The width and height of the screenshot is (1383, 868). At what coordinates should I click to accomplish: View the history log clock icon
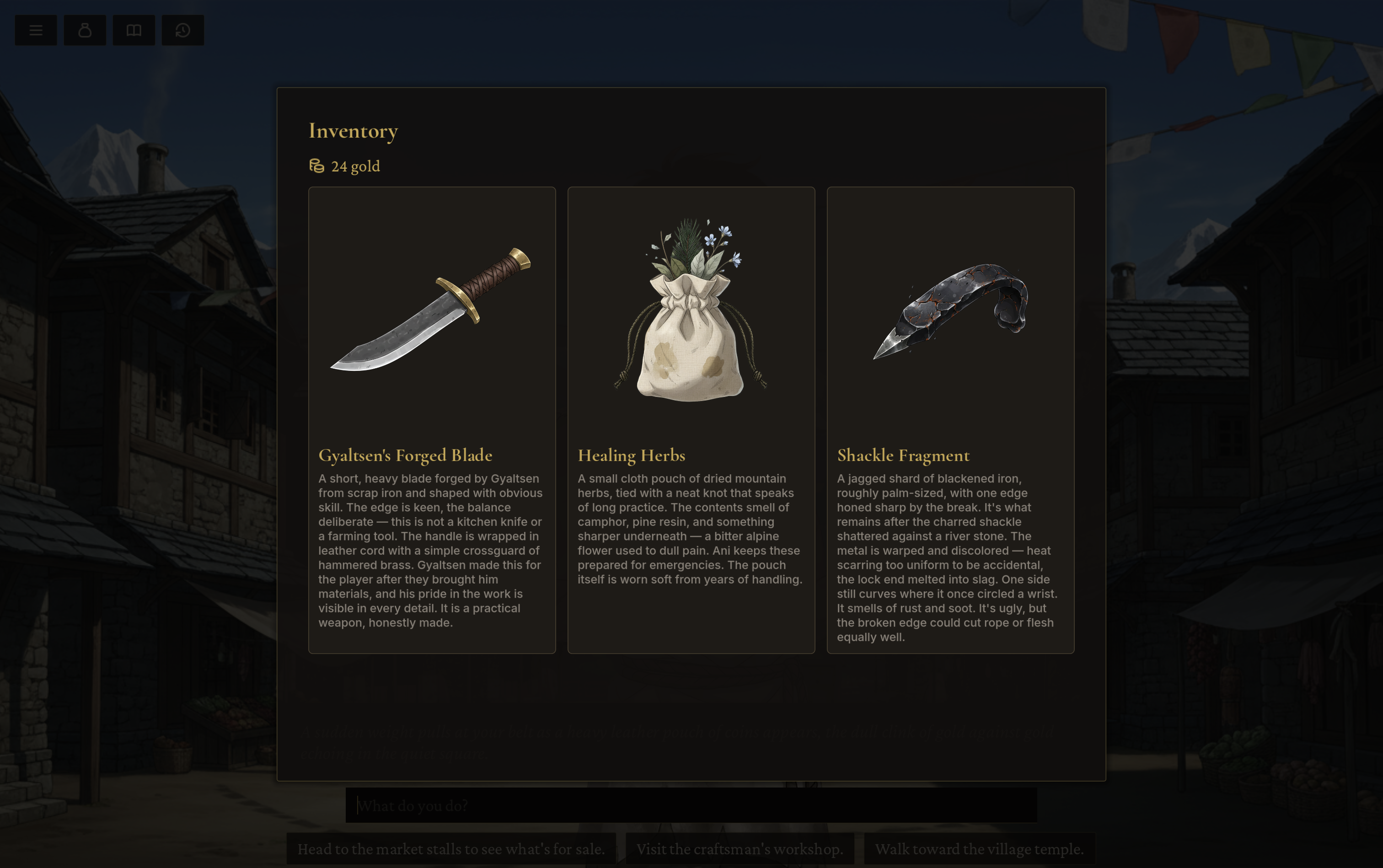(x=183, y=30)
